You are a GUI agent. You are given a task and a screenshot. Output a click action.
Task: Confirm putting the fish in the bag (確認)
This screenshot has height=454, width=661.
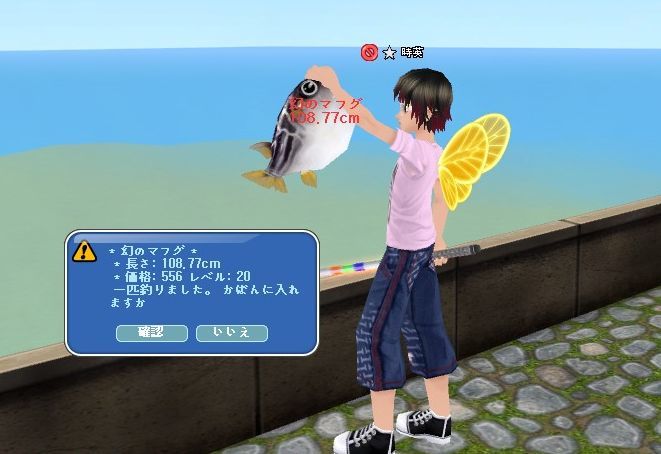coord(151,332)
